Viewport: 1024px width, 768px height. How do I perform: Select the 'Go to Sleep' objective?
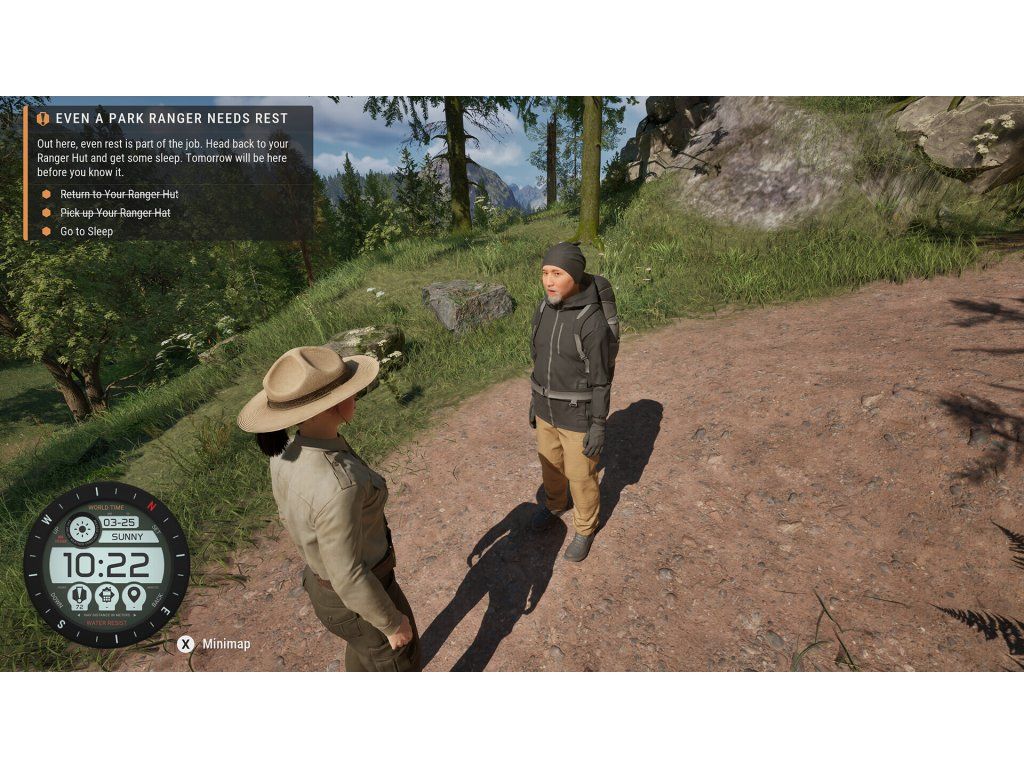pyautogui.click(x=86, y=231)
